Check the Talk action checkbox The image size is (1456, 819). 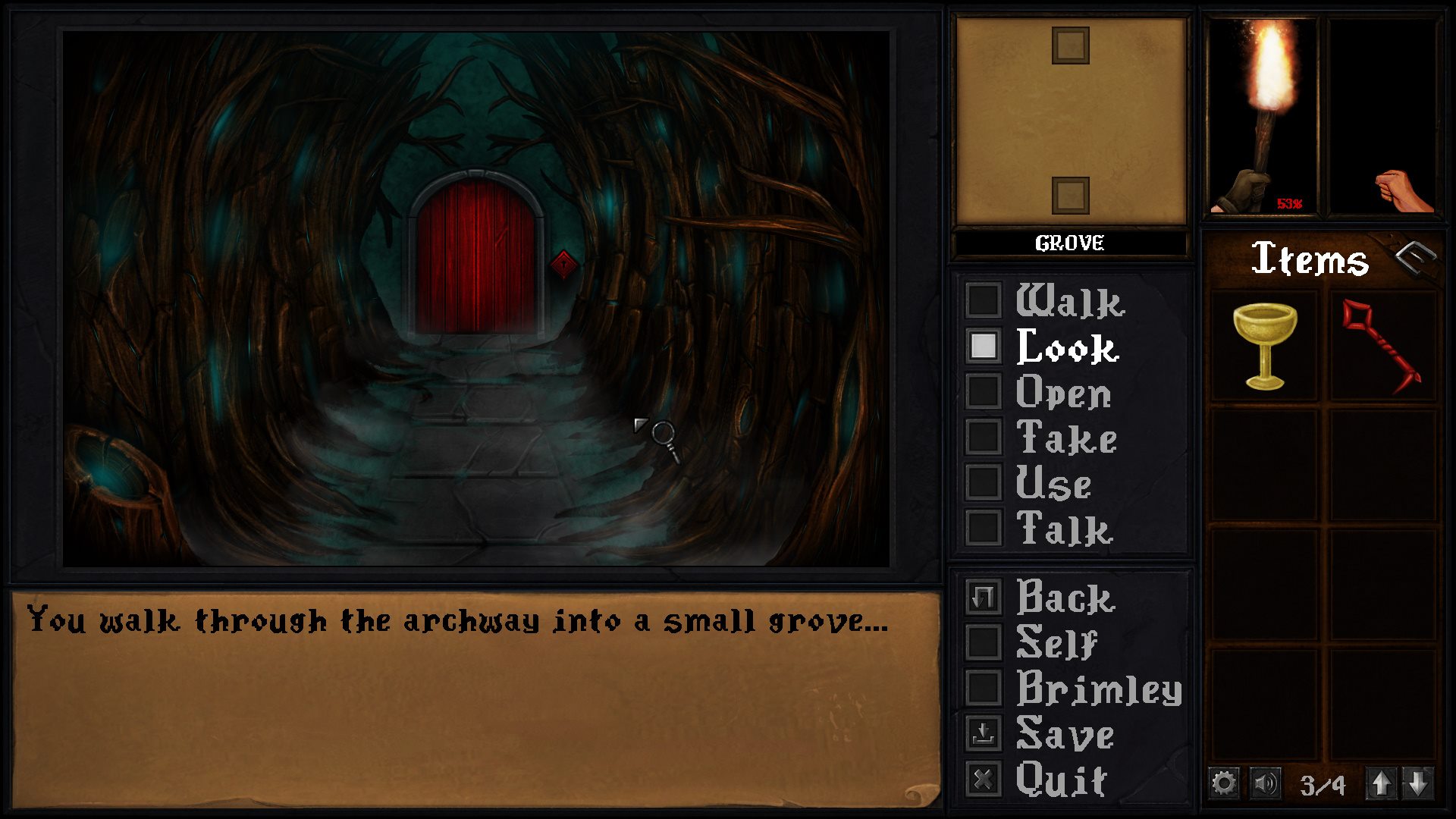(984, 527)
